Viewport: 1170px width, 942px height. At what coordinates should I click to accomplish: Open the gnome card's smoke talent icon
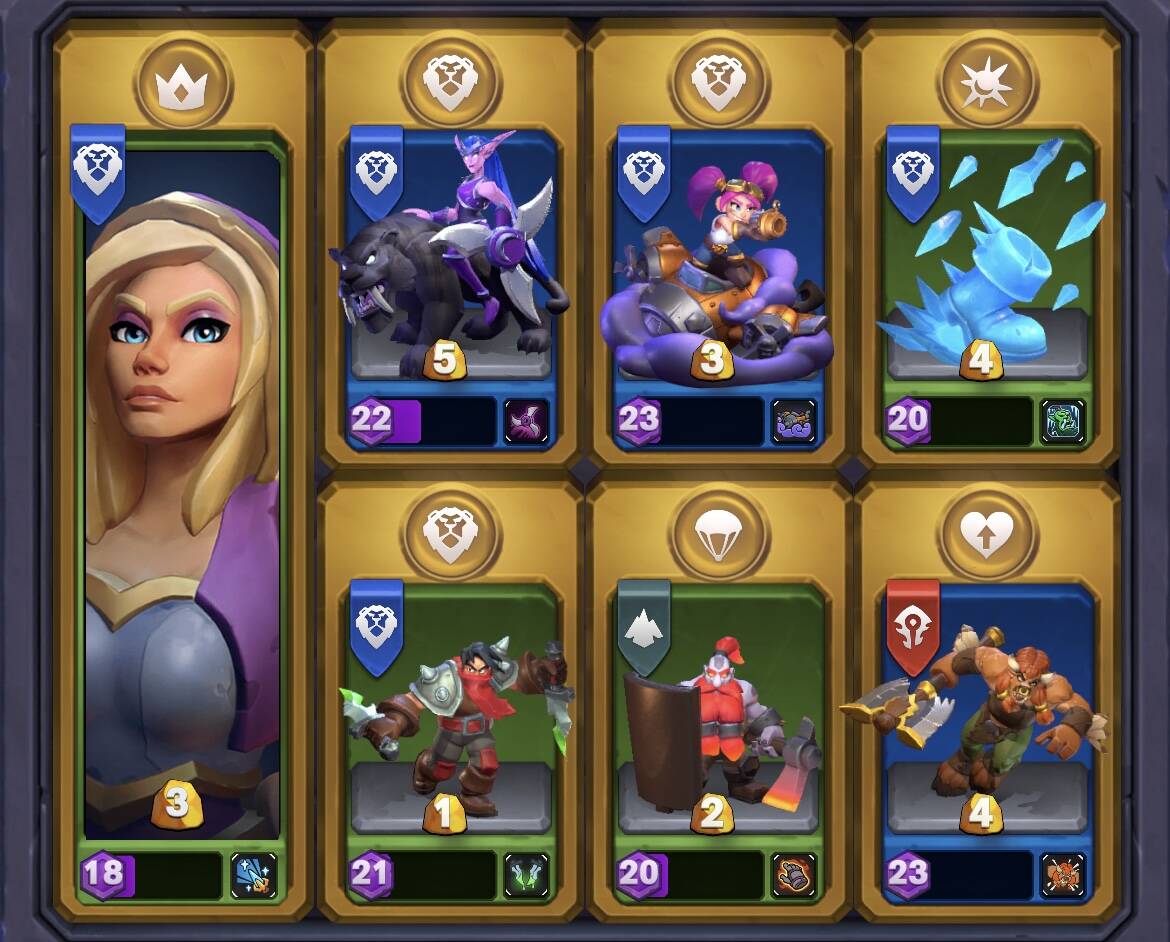(x=794, y=420)
